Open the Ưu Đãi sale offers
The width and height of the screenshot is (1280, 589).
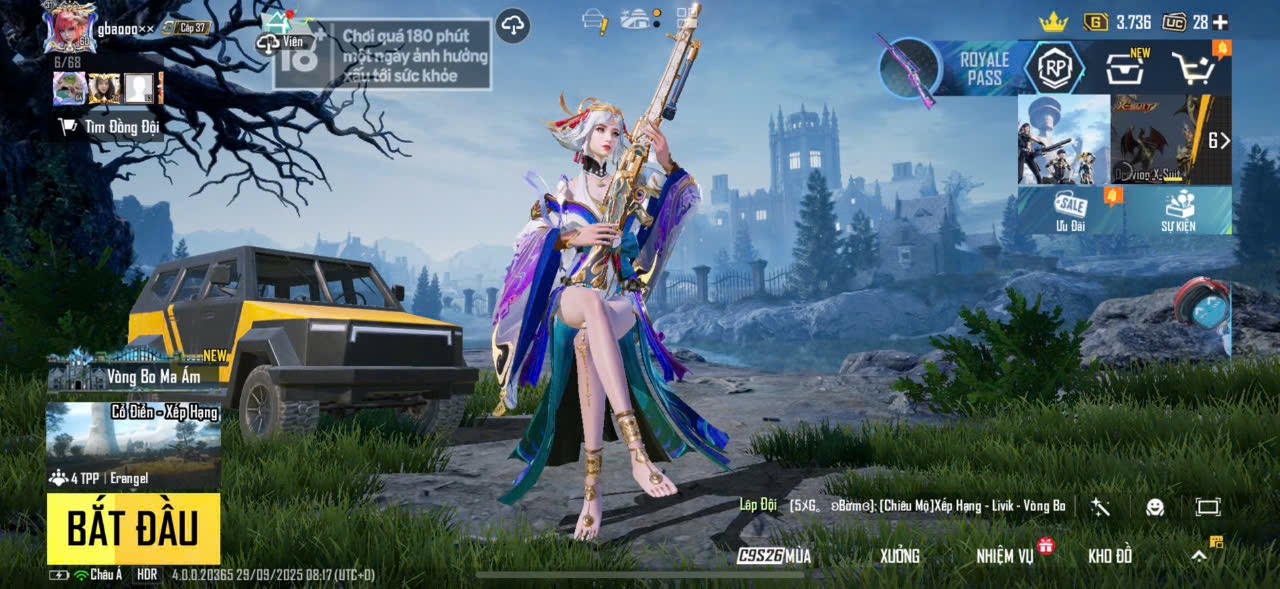pyautogui.click(x=1071, y=210)
